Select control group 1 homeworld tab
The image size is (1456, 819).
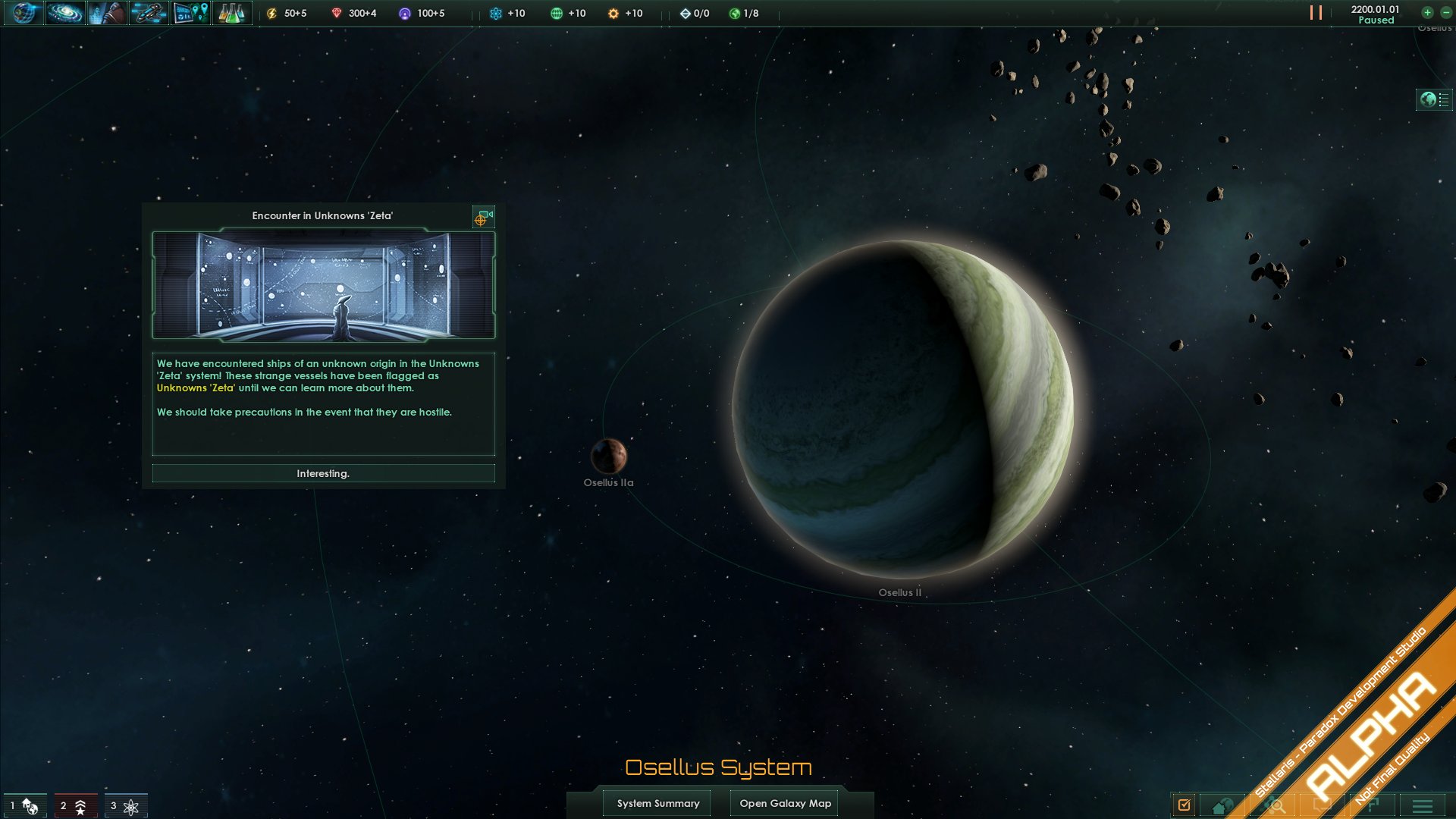click(25, 805)
